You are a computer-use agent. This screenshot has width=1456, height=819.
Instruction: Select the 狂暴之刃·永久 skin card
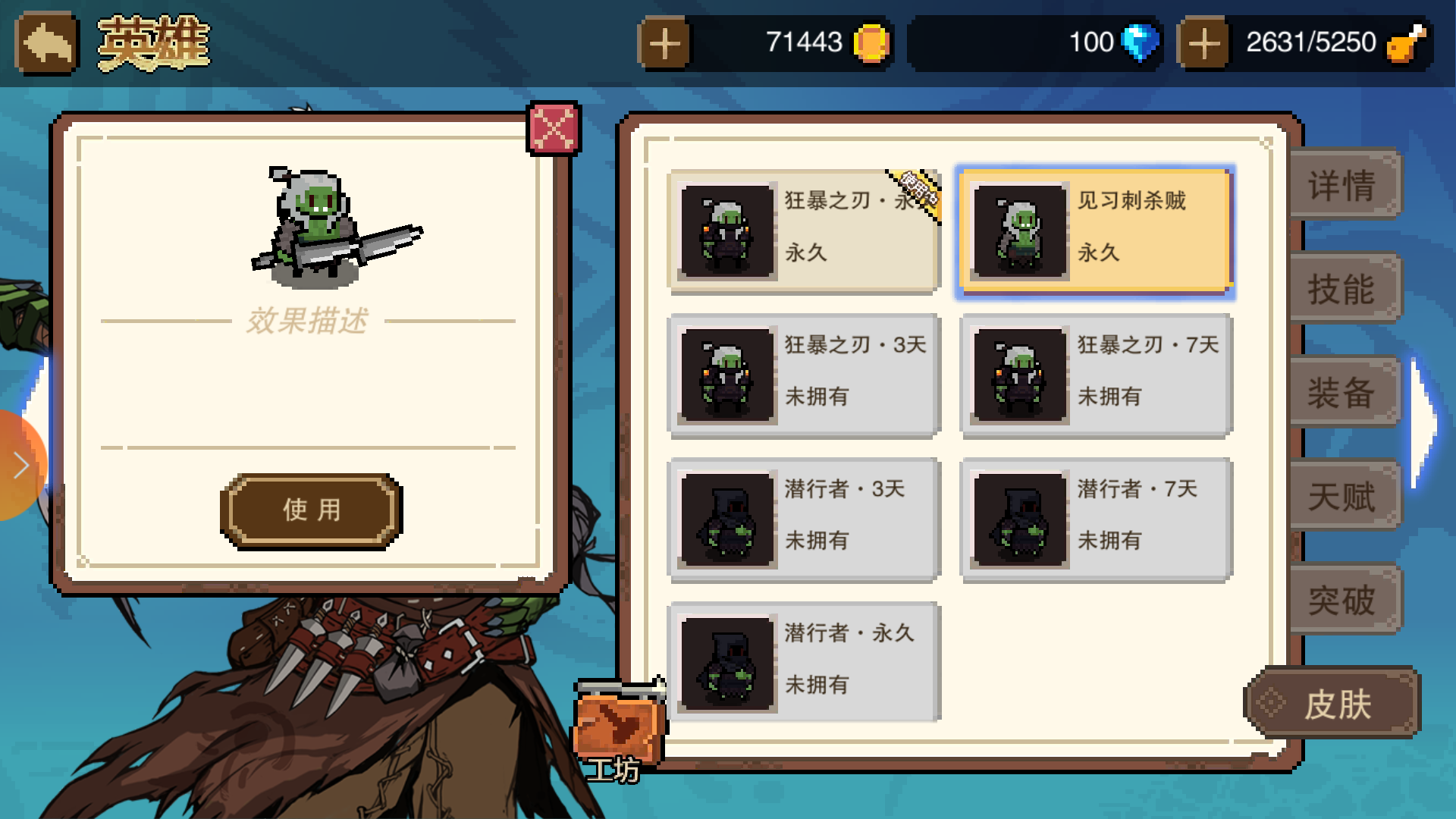802,229
